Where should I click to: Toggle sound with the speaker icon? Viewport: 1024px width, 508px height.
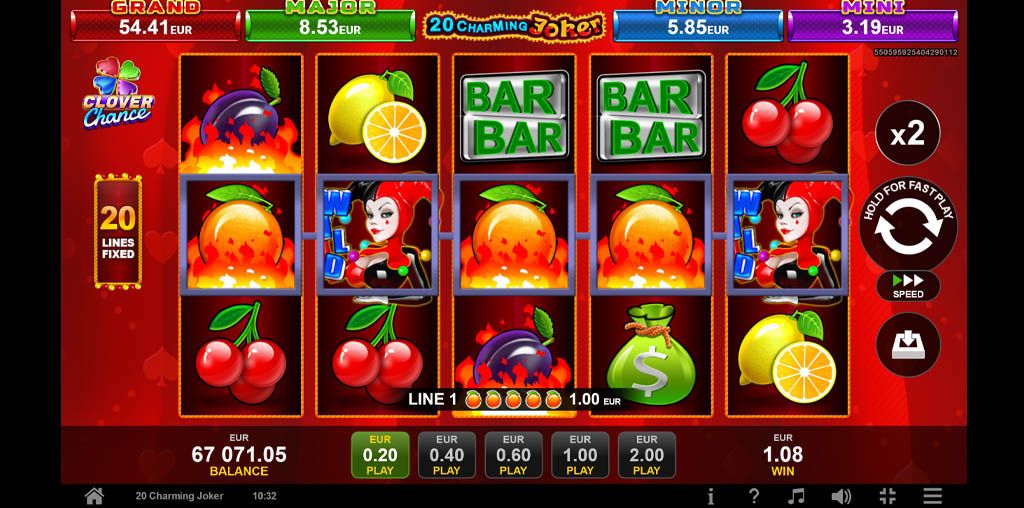tap(841, 496)
